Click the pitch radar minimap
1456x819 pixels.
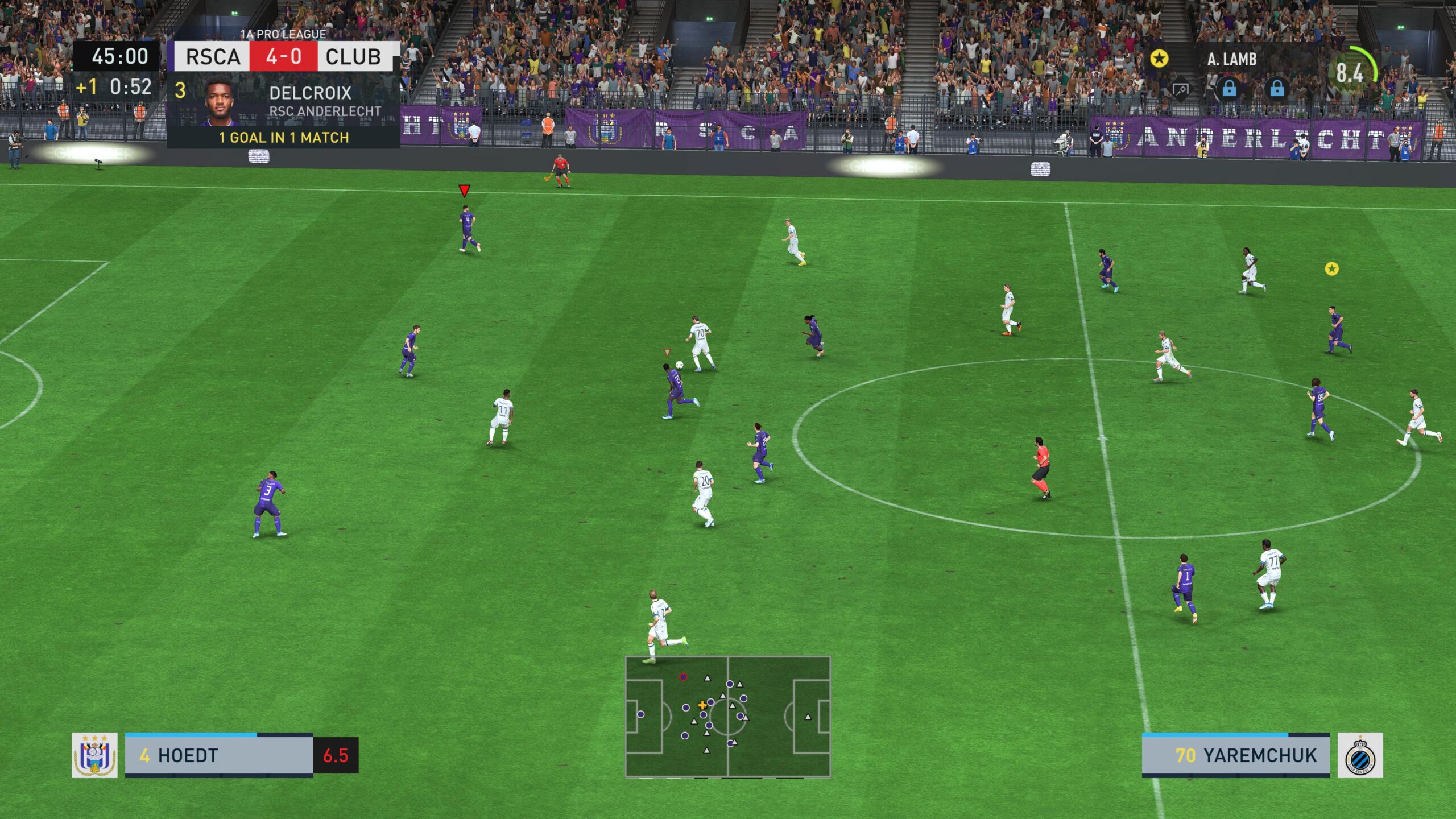pyautogui.click(x=727, y=716)
